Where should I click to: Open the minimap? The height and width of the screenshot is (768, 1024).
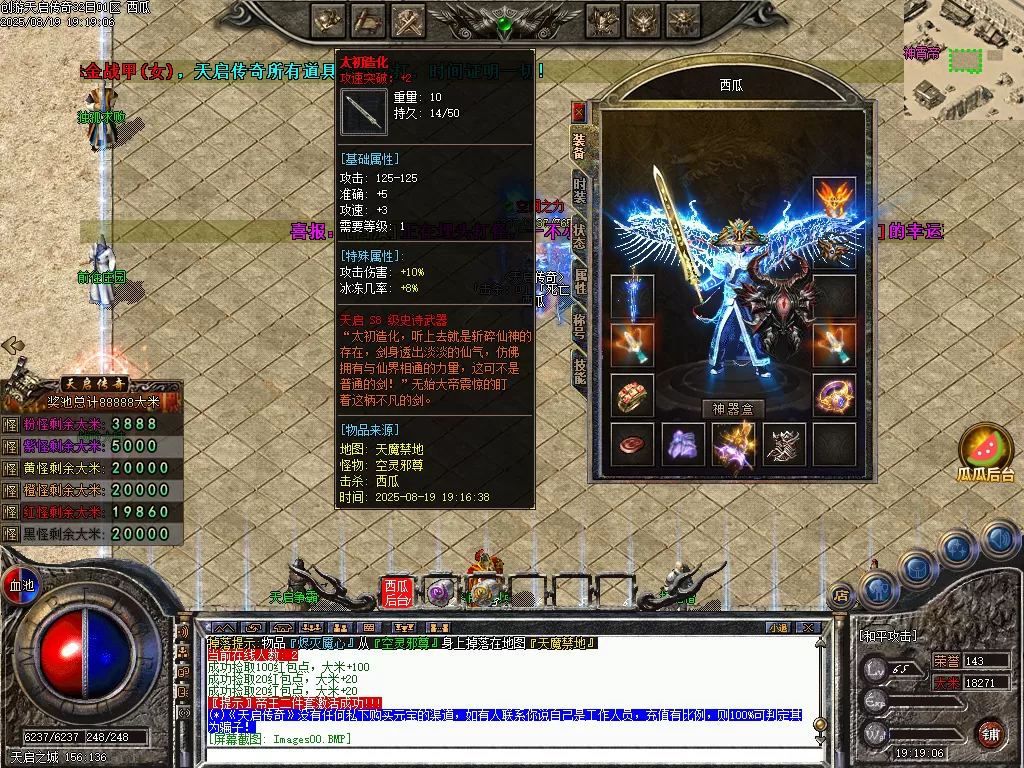pyautogui.click(x=964, y=59)
